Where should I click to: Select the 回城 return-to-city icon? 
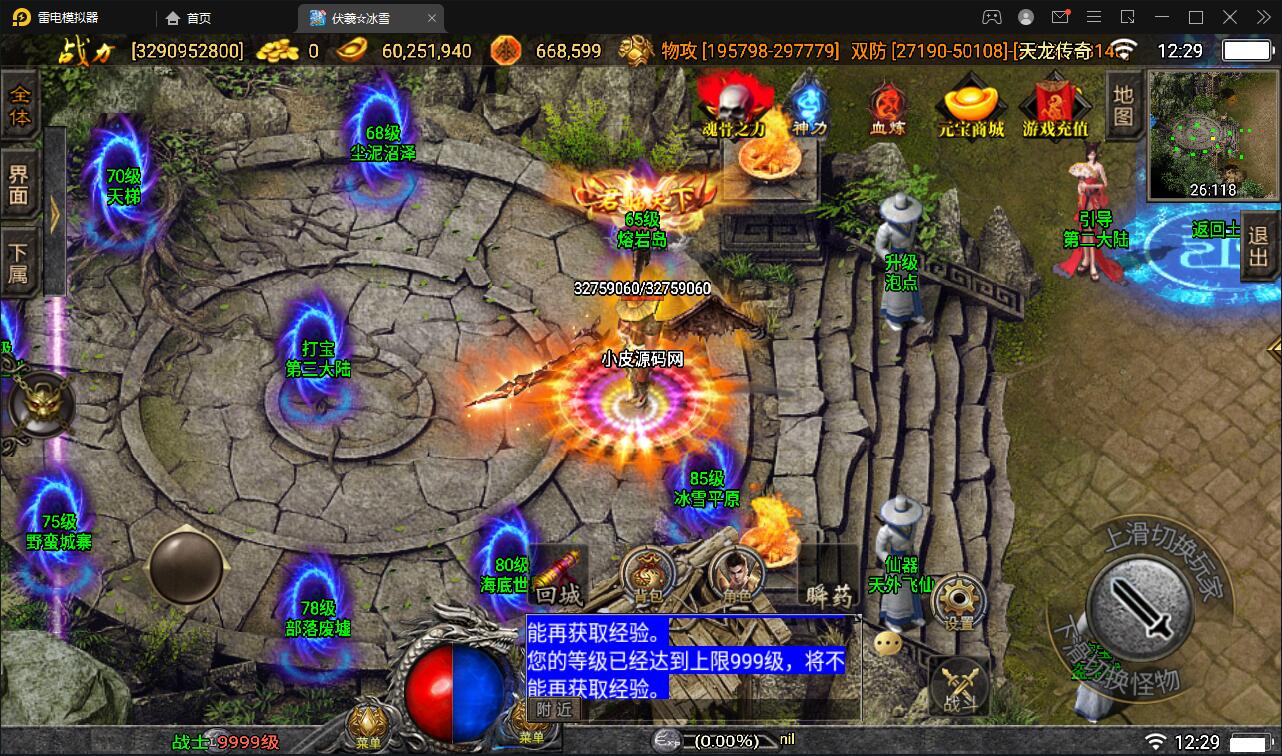tap(560, 577)
